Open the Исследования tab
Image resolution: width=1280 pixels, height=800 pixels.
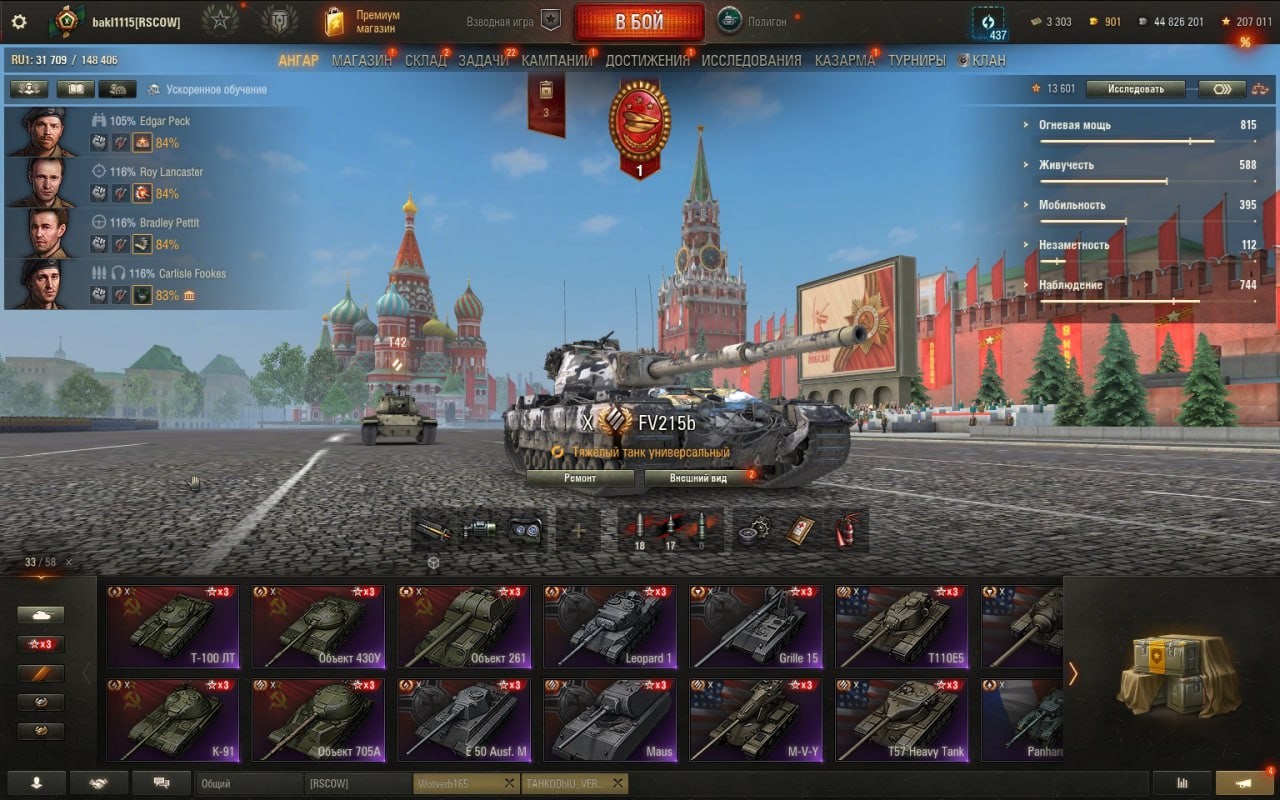click(751, 60)
